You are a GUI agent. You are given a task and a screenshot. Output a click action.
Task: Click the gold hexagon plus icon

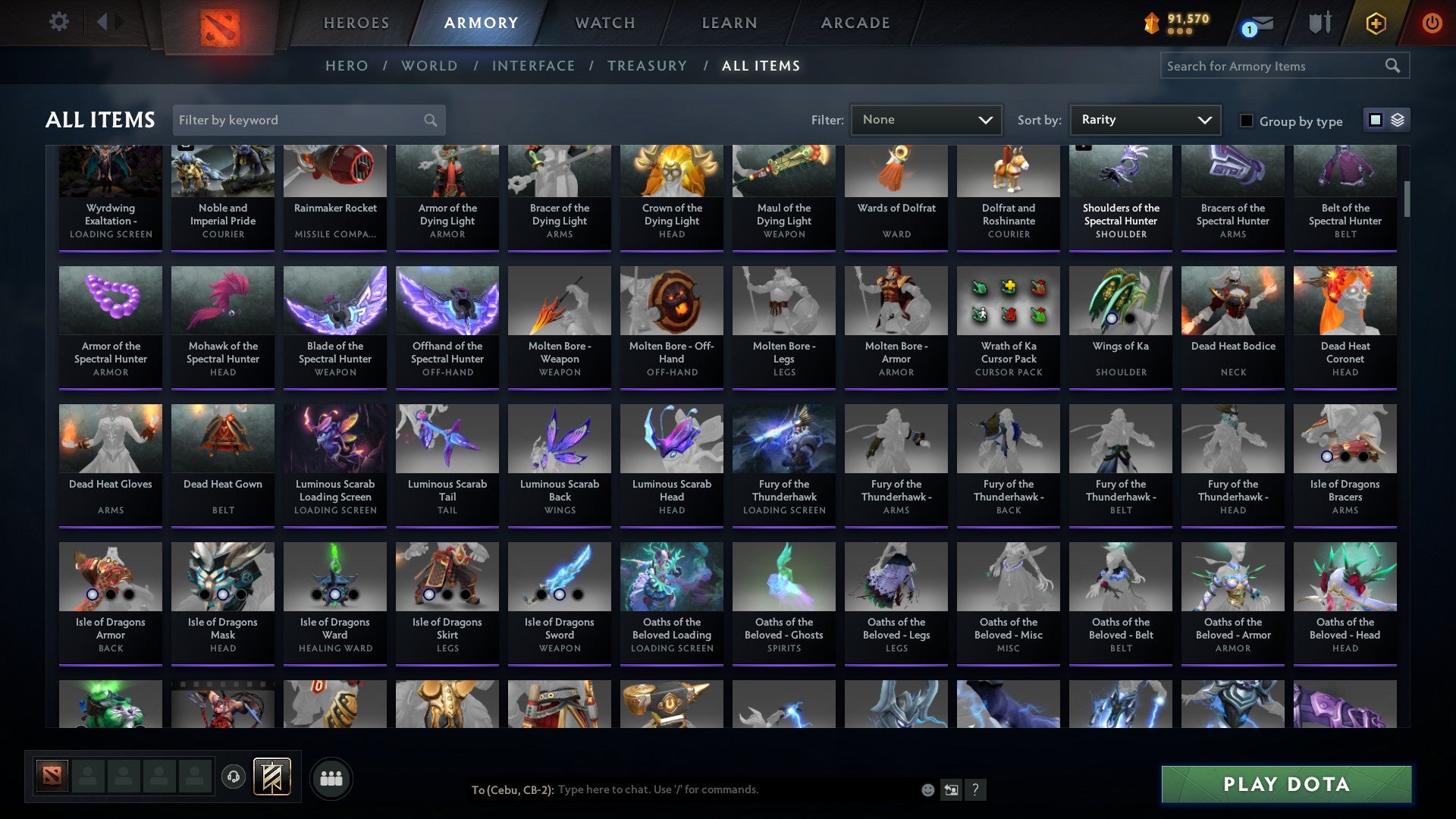tap(1376, 23)
